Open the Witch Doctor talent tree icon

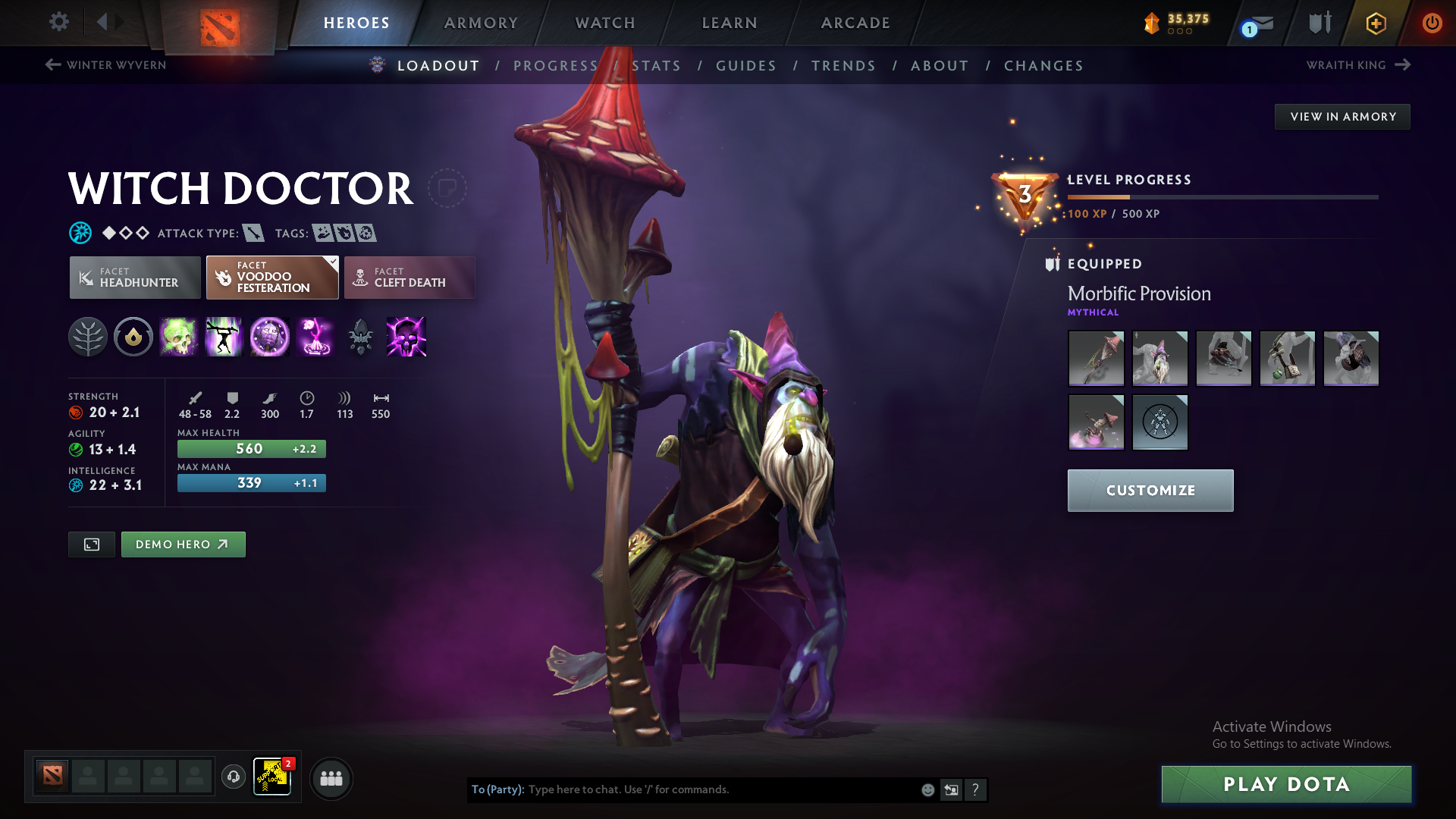88,337
